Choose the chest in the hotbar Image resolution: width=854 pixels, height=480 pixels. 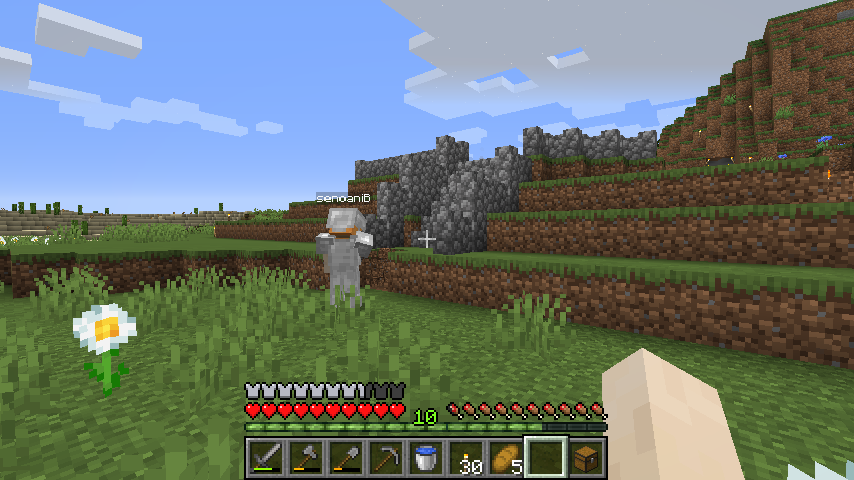[586, 458]
